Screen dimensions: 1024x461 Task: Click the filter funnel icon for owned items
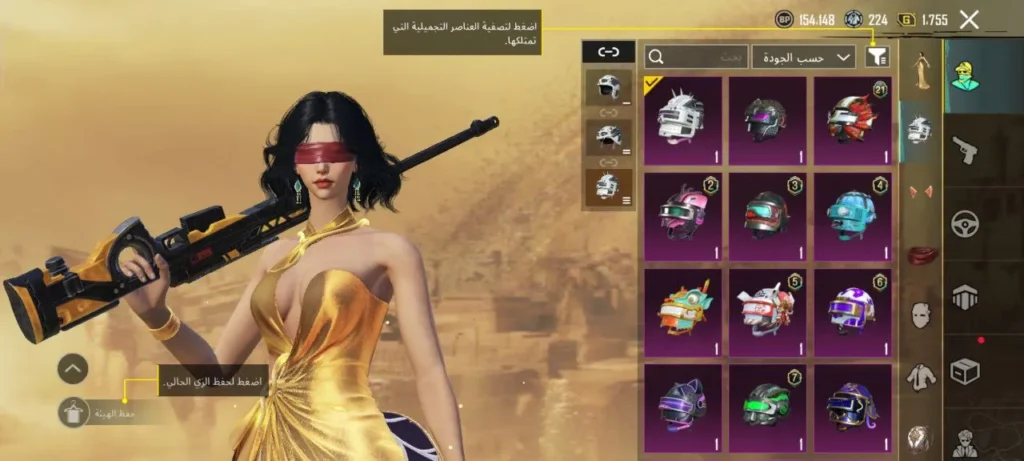[876, 57]
